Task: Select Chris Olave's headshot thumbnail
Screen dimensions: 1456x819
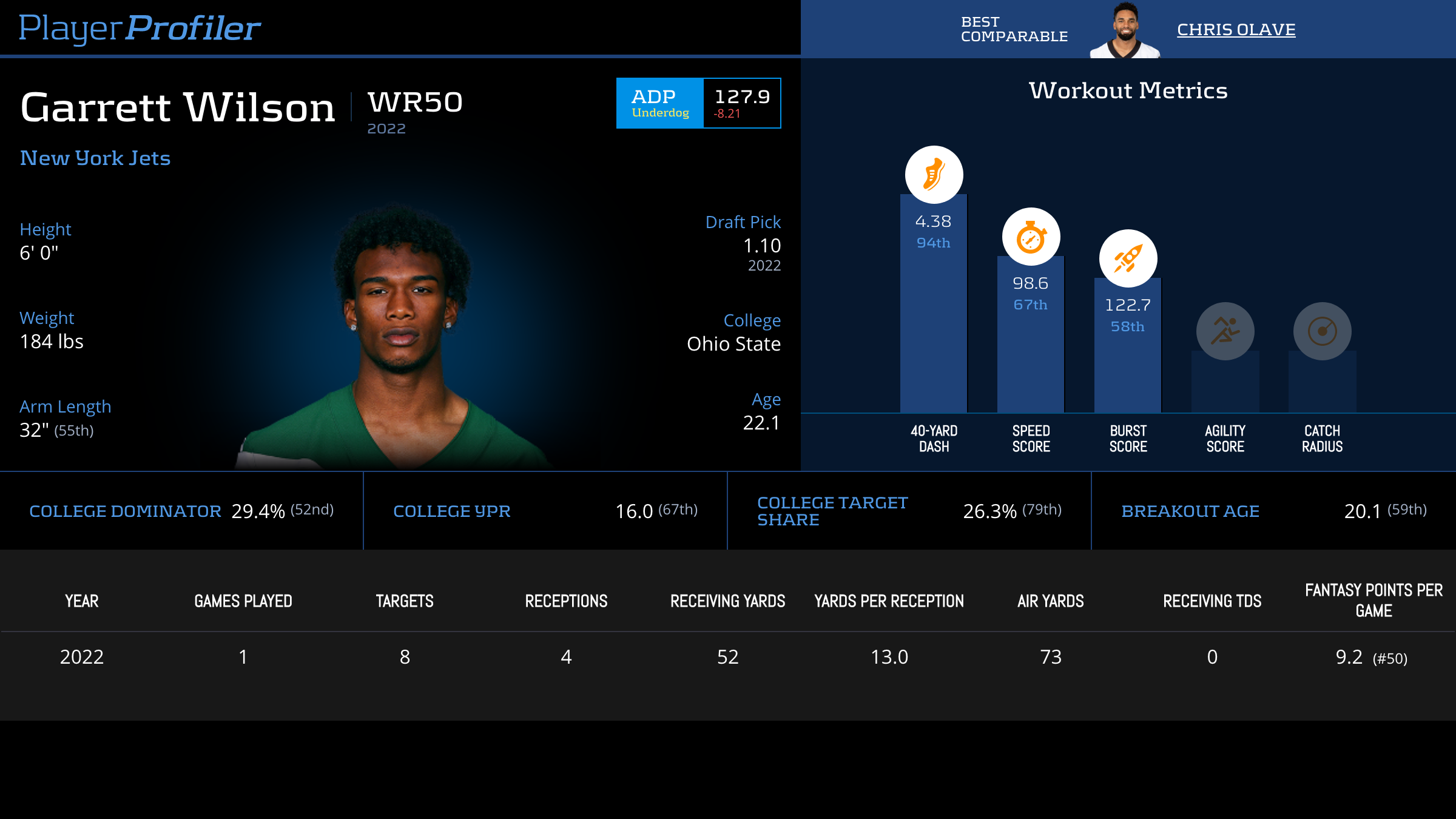Action: (1125, 32)
